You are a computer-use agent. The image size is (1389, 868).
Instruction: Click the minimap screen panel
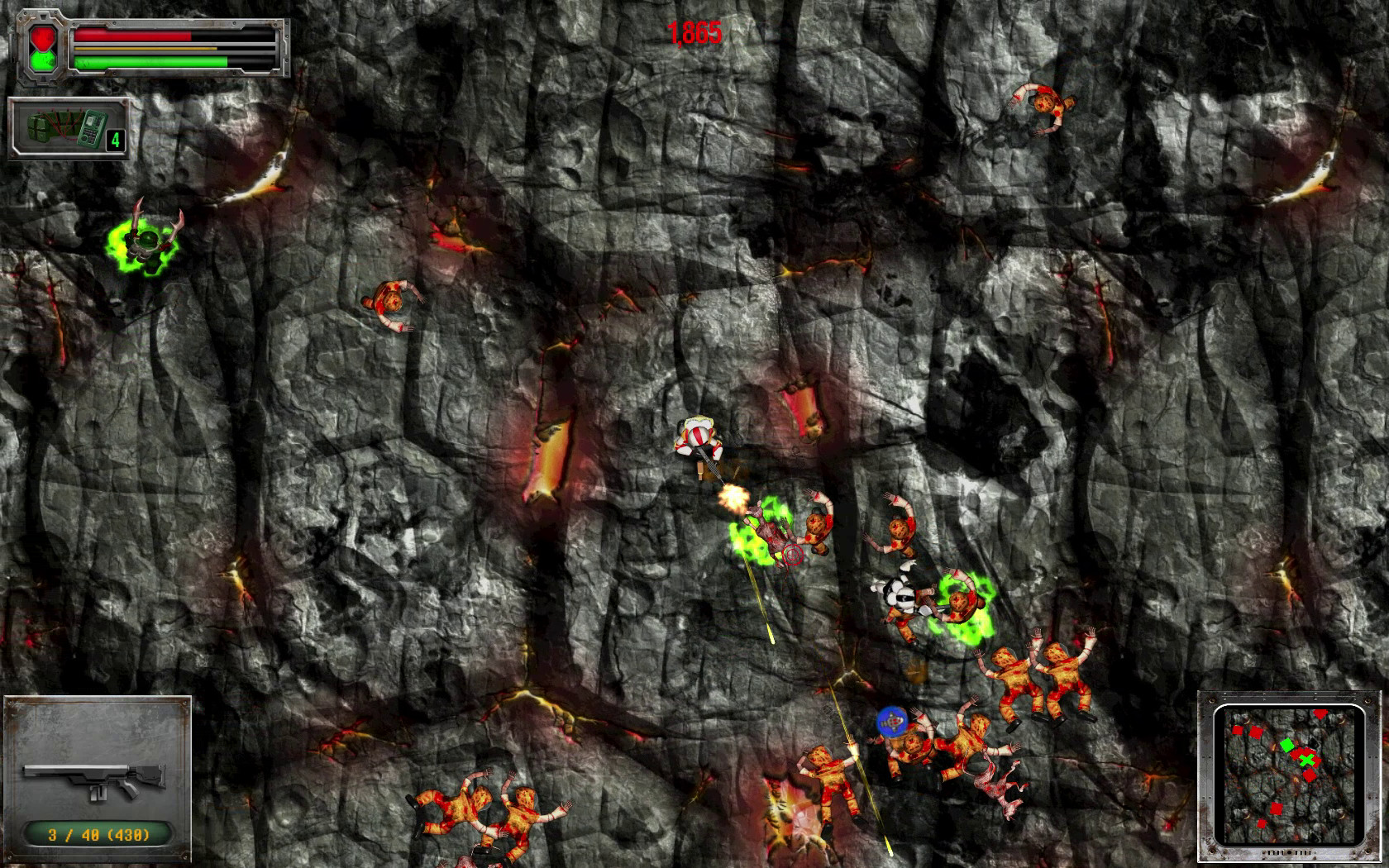tap(1291, 773)
